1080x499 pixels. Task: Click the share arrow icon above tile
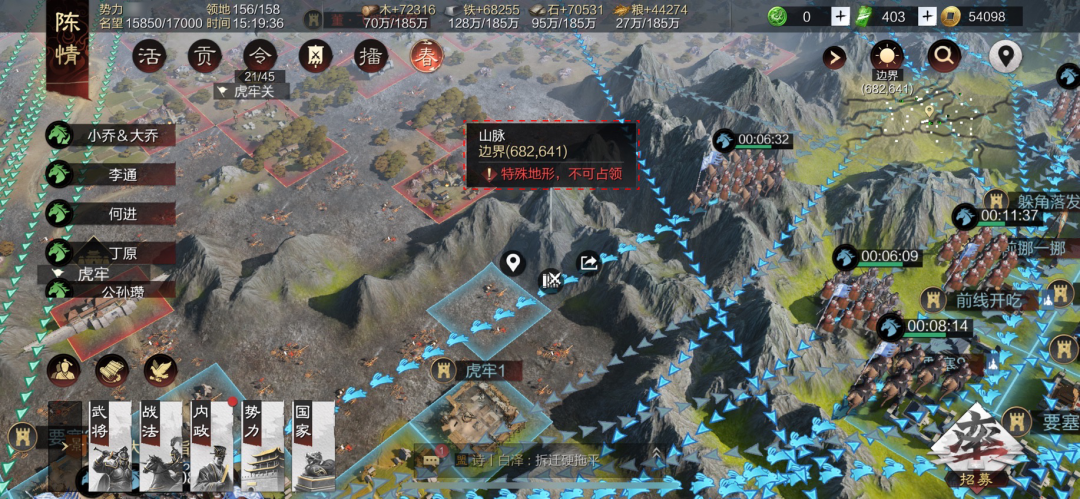(588, 263)
